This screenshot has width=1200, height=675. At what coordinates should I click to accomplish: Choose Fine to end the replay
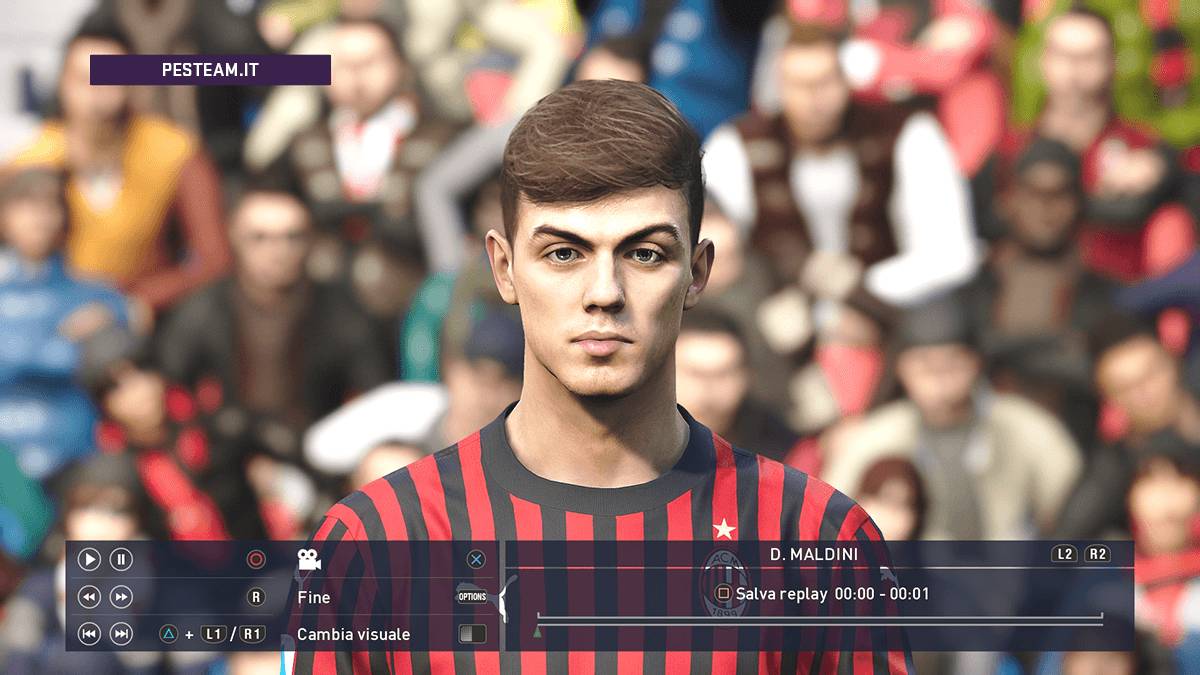314,597
